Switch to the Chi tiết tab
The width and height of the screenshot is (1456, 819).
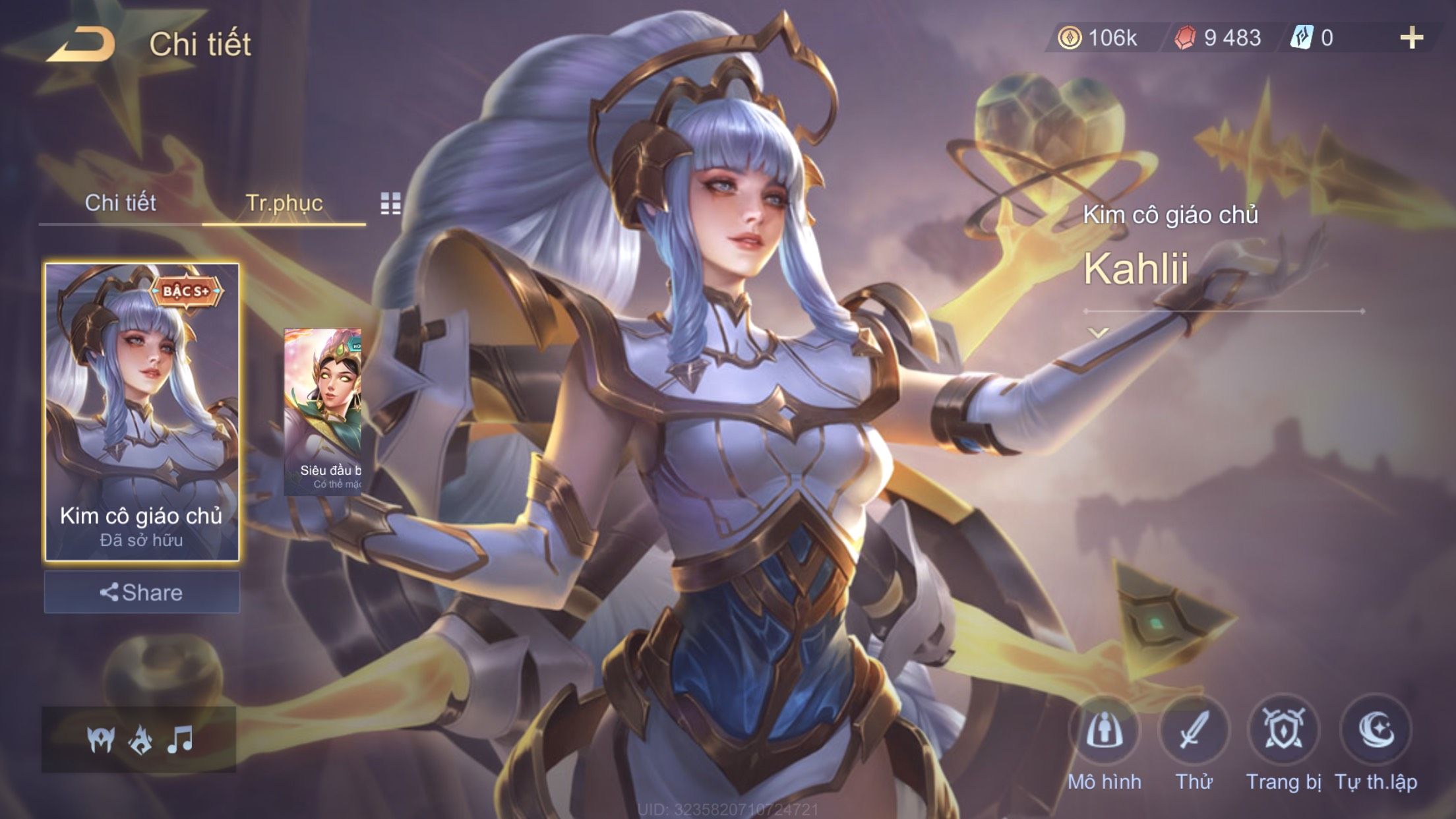pyautogui.click(x=120, y=202)
